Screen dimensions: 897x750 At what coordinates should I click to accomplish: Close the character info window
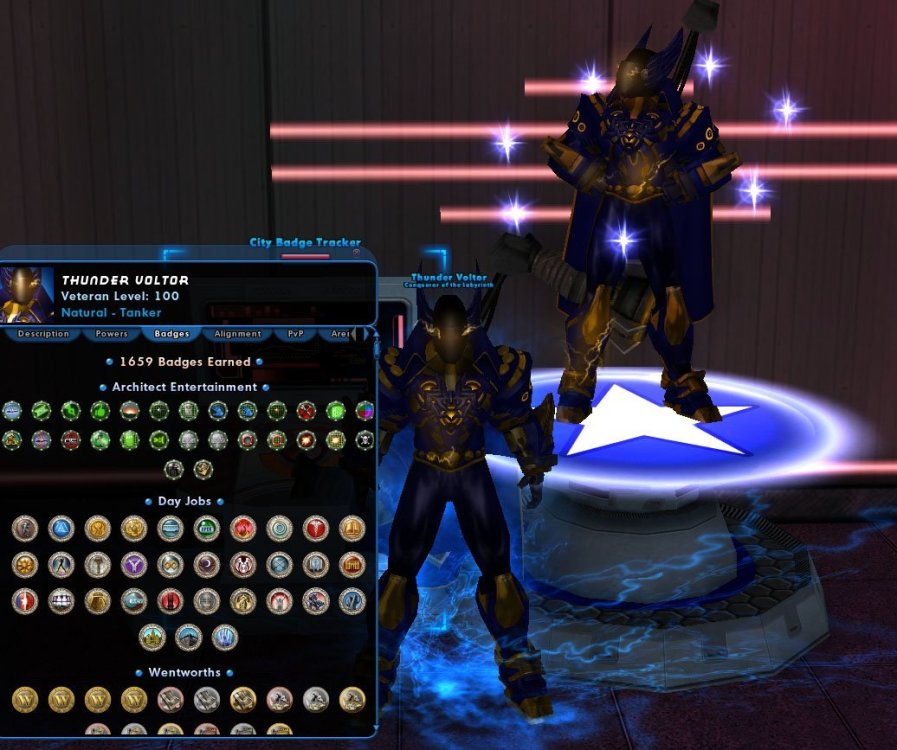tap(356, 252)
